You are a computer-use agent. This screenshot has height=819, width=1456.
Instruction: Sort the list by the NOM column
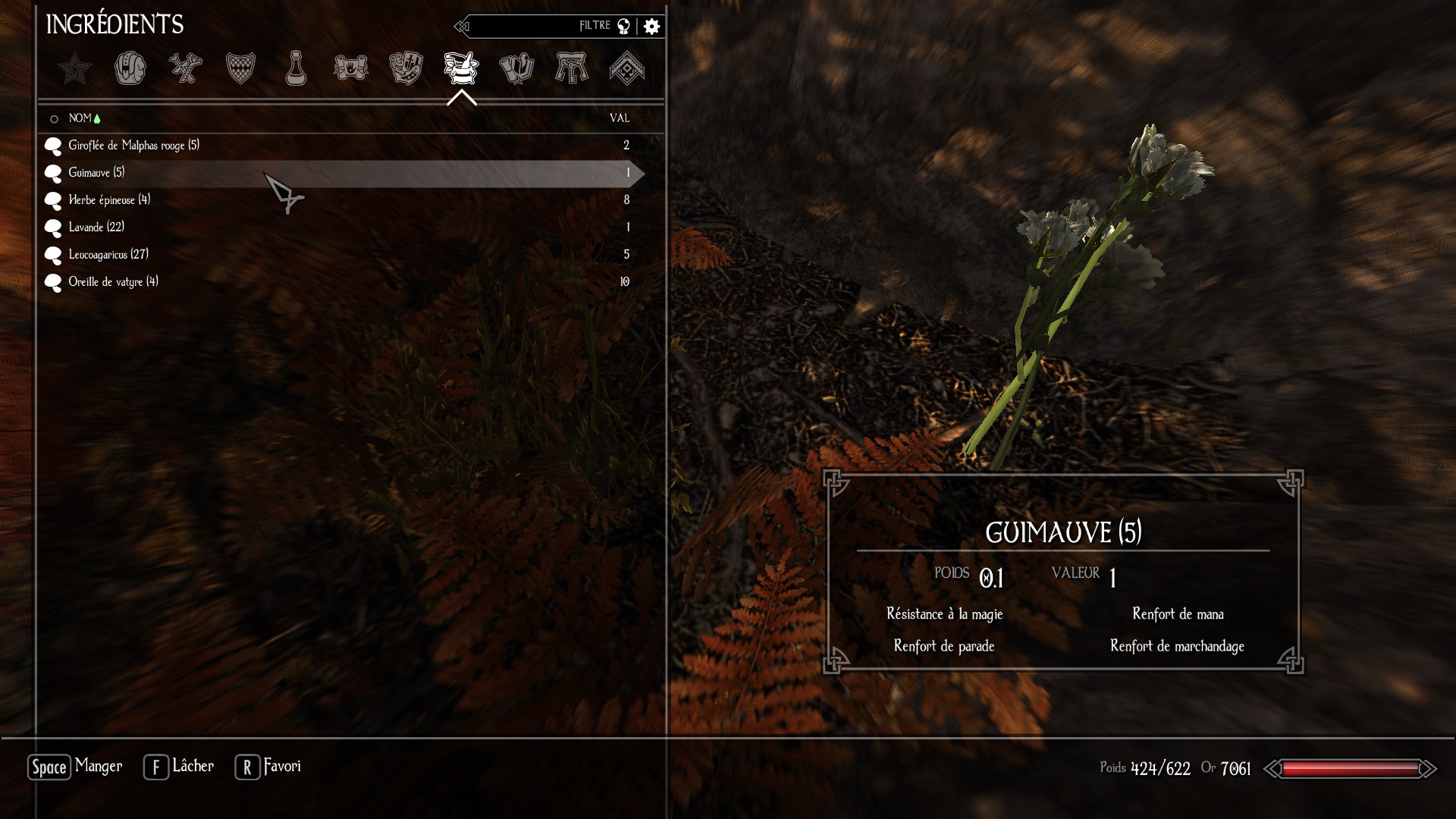80,118
